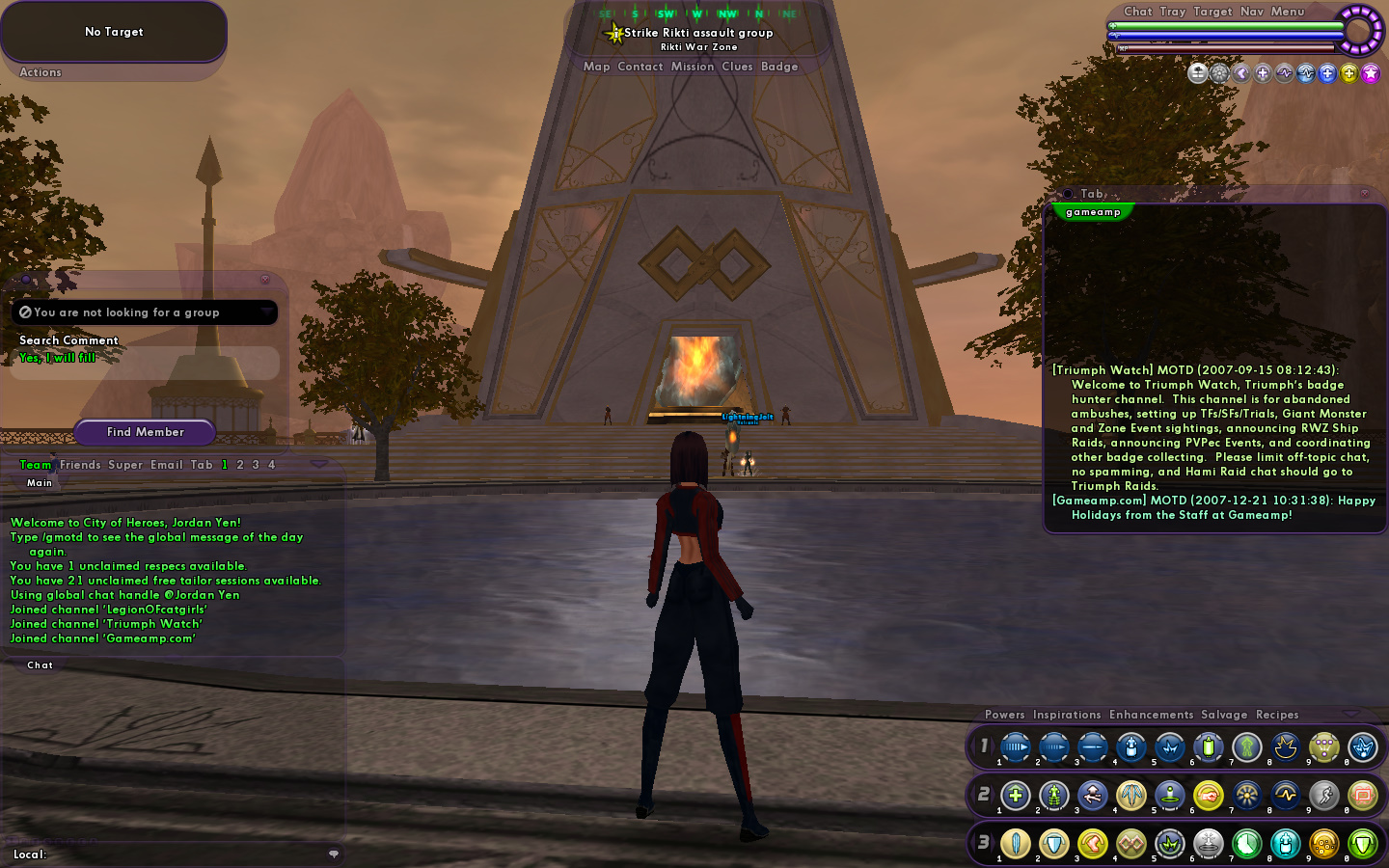Viewport: 1389px width, 868px height.
Task: Open the Enhancements screen
Action: [x=1151, y=715]
